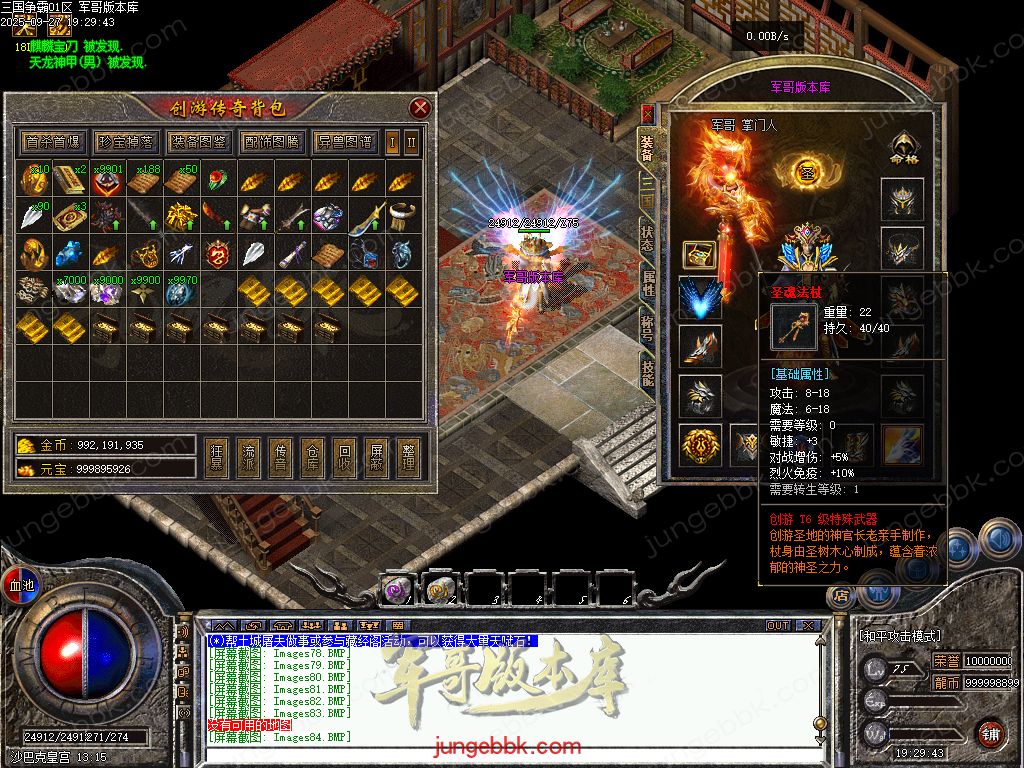The image size is (1024, 768).
Task: Open the 首杀首爆 panel
Action: point(54,142)
